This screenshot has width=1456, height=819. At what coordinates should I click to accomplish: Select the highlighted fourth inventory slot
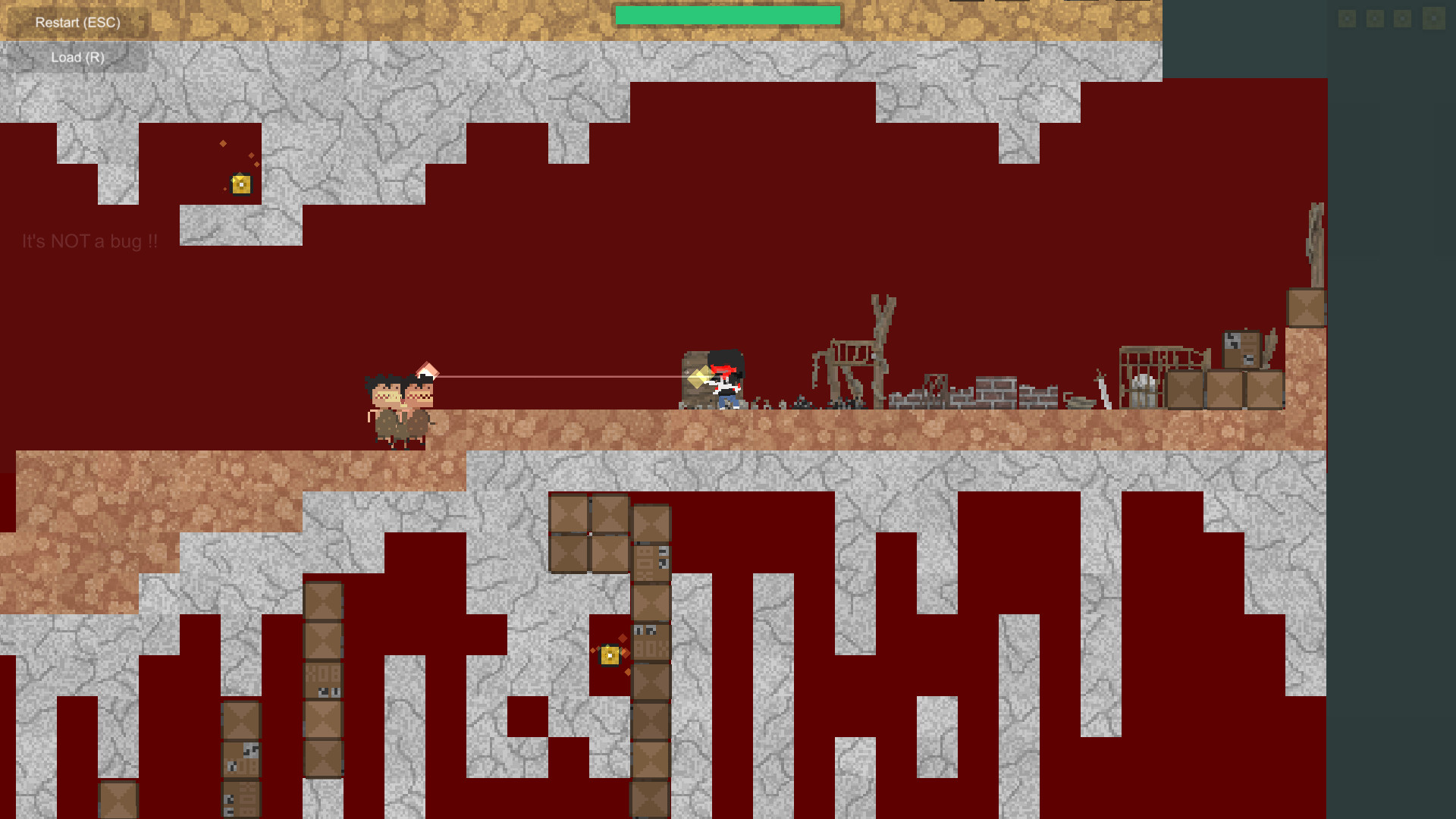1434,19
